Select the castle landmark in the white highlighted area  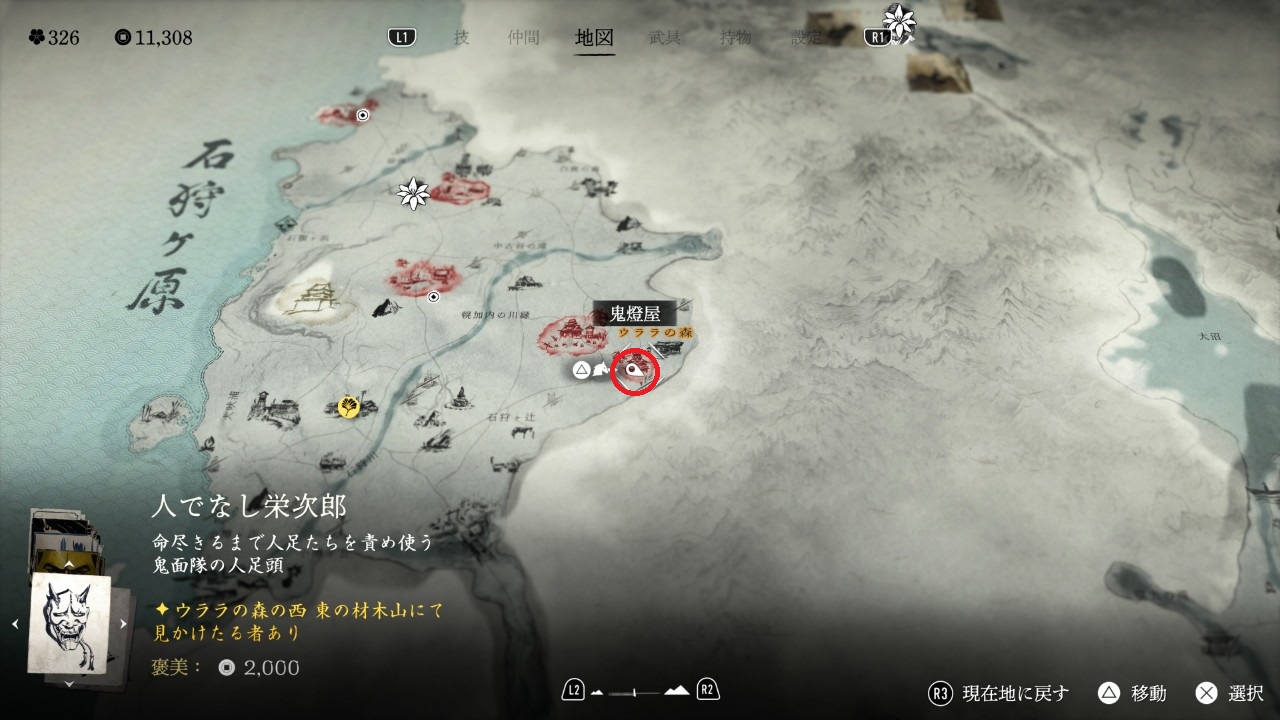pyautogui.click(x=312, y=298)
